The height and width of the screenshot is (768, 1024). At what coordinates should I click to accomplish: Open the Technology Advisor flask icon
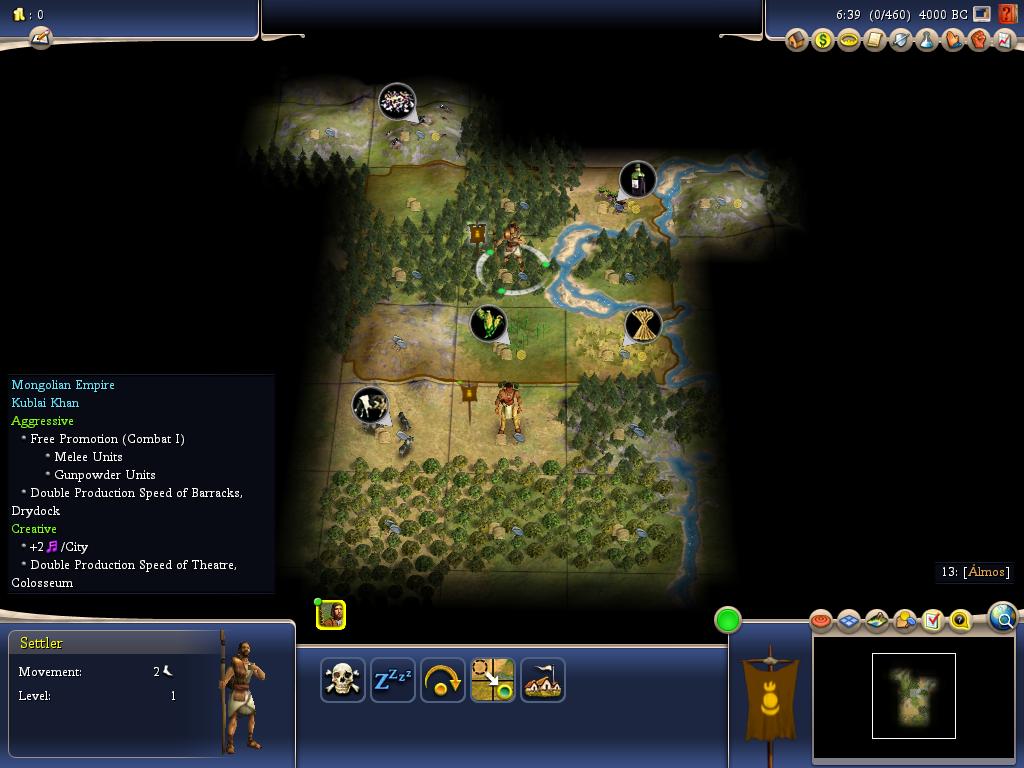pyautogui.click(x=927, y=40)
